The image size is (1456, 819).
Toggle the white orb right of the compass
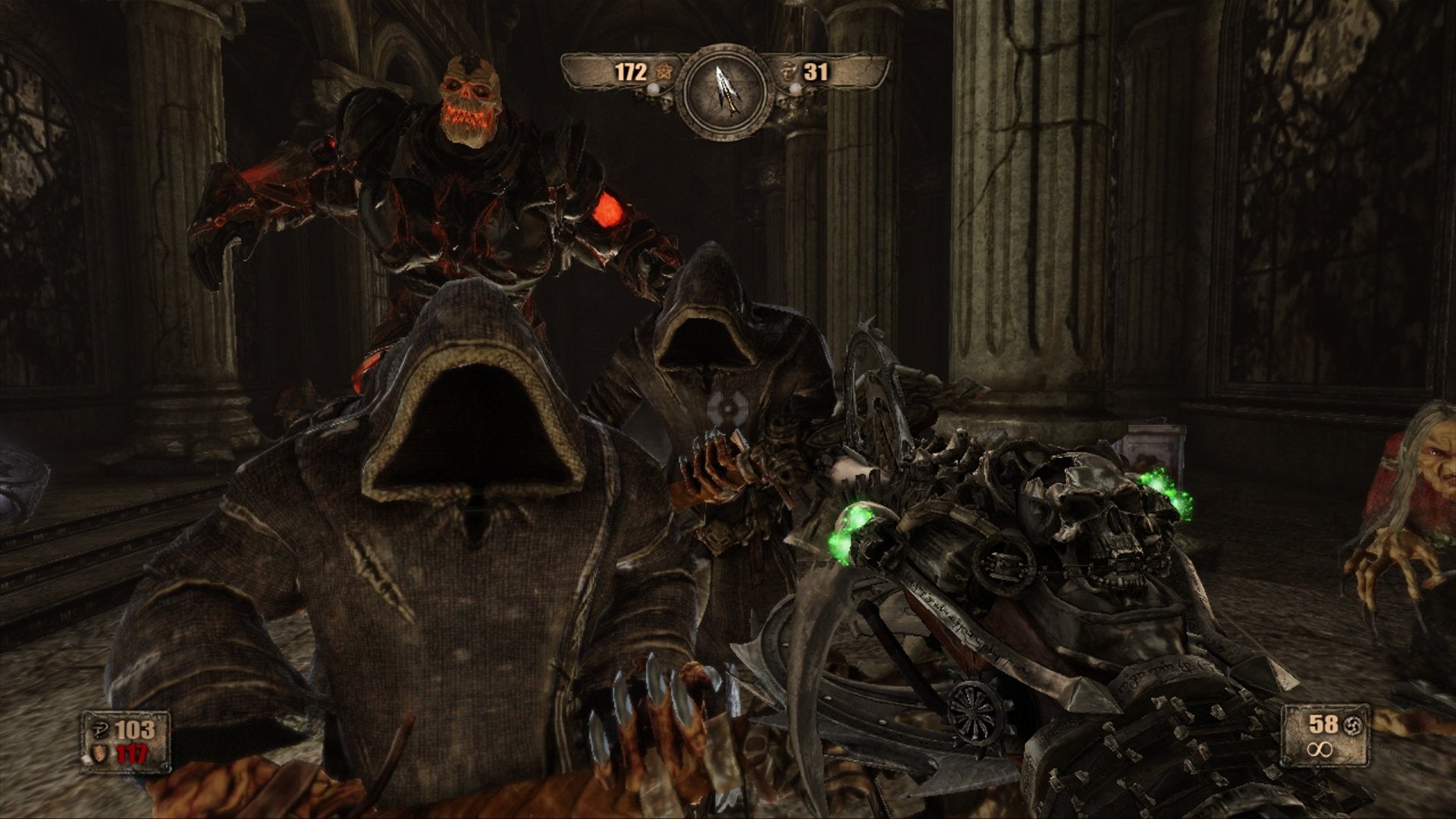[x=795, y=89]
